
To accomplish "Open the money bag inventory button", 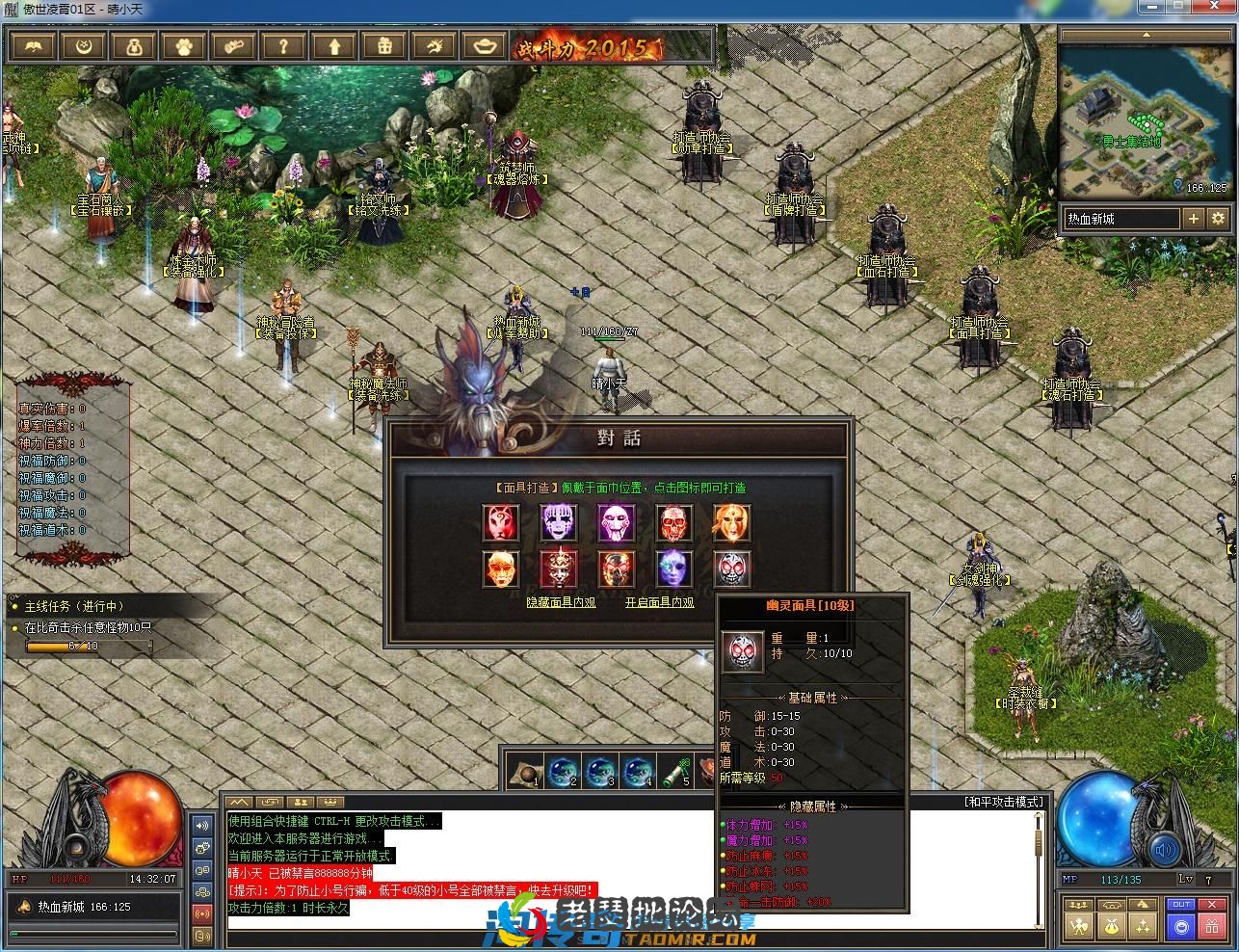I will pyautogui.click(x=1113, y=927).
